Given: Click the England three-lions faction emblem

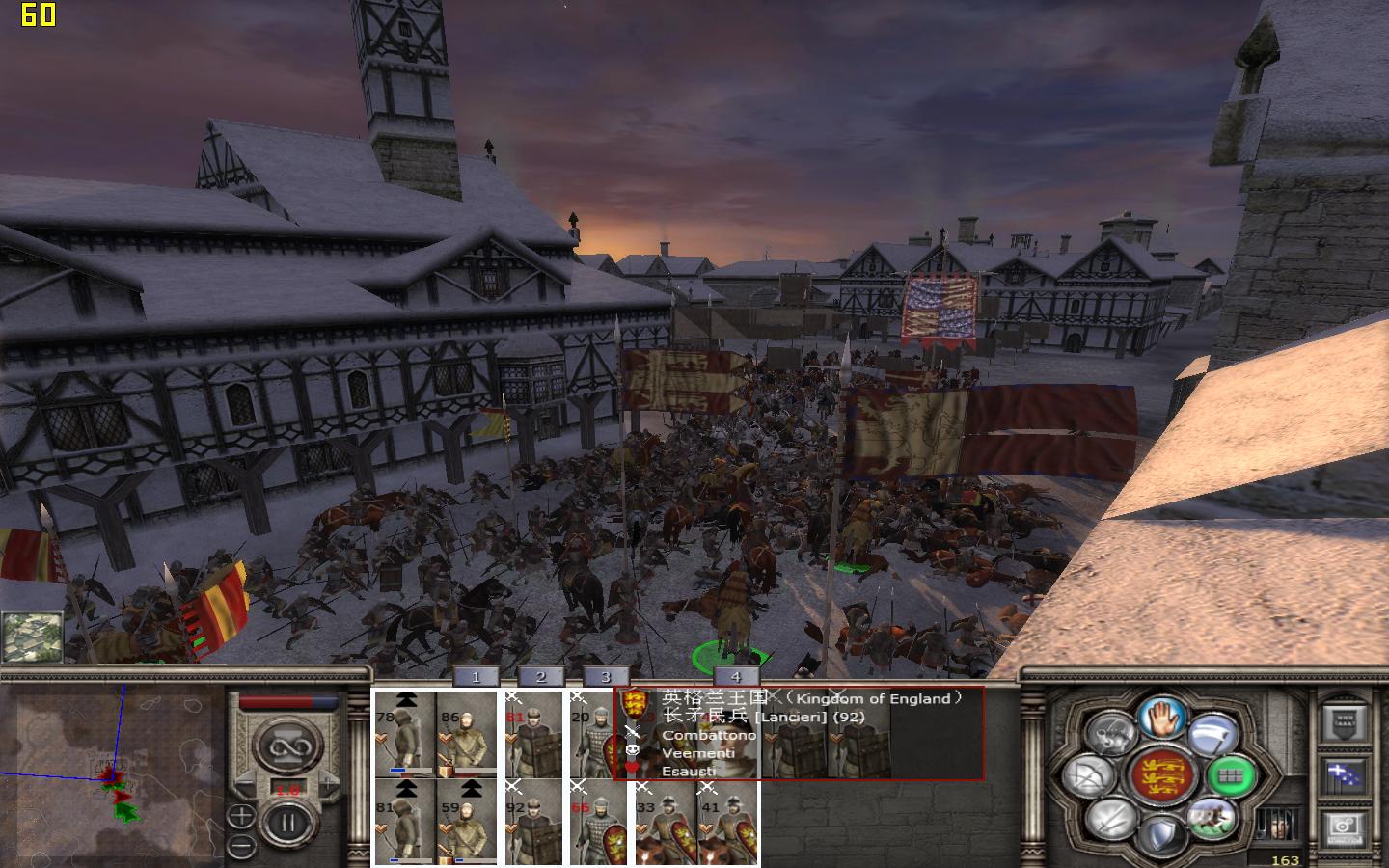Looking at the screenshot, I should (x=1160, y=777).
